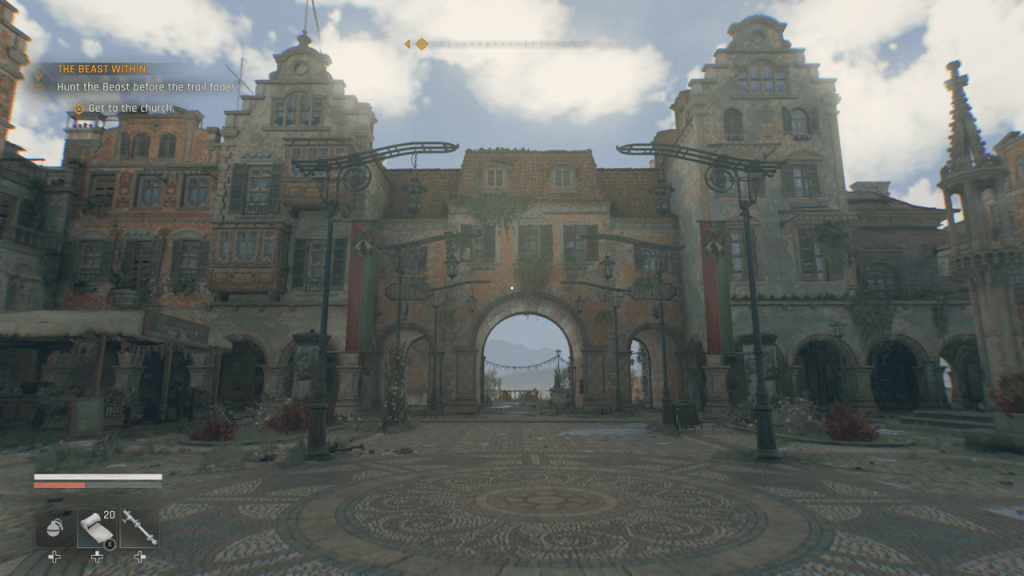The height and width of the screenshot is (576, 1024).
Task: Select the bandage roll slot
Action: 97,528
